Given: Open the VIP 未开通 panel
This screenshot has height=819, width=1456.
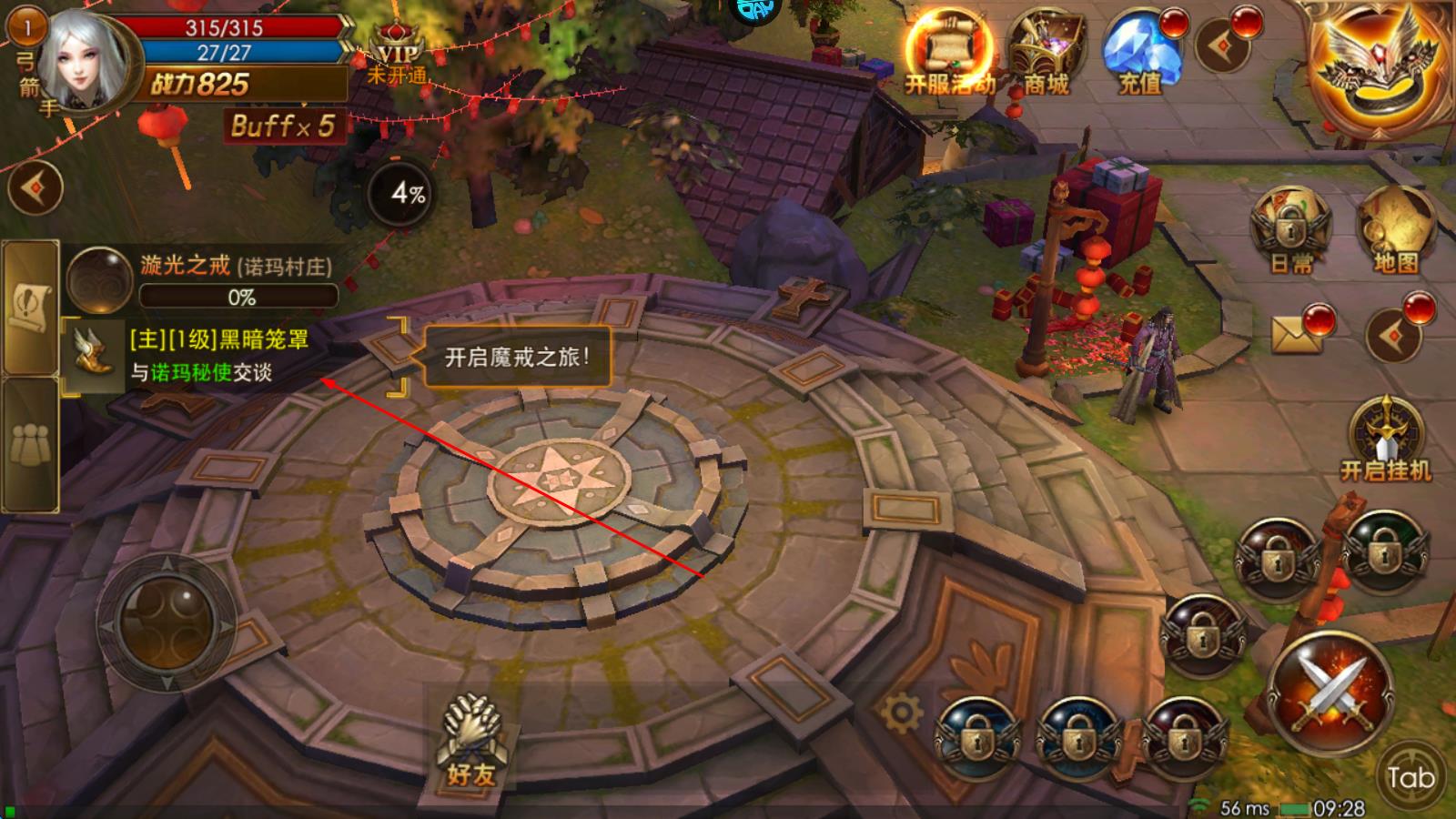Looking at the screenshot, I should click(x=397, y=60).
